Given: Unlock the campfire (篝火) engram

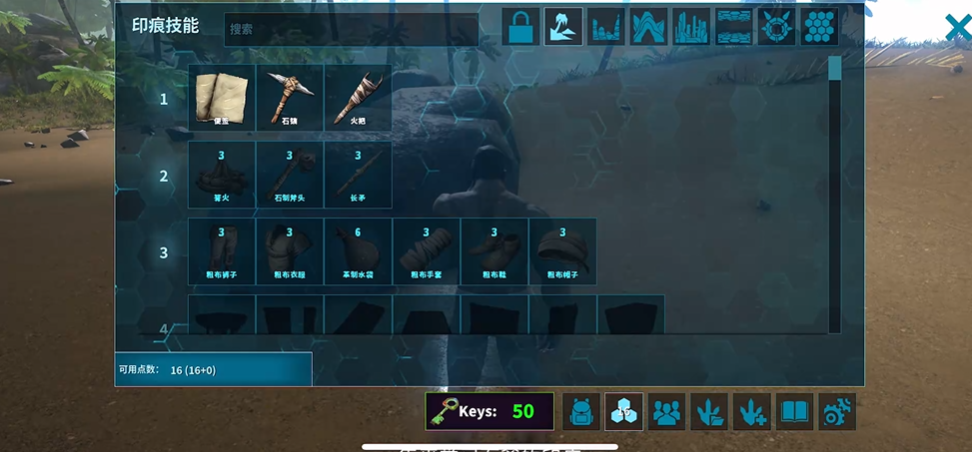Looking at the screenshot, I should click(222, 175).
